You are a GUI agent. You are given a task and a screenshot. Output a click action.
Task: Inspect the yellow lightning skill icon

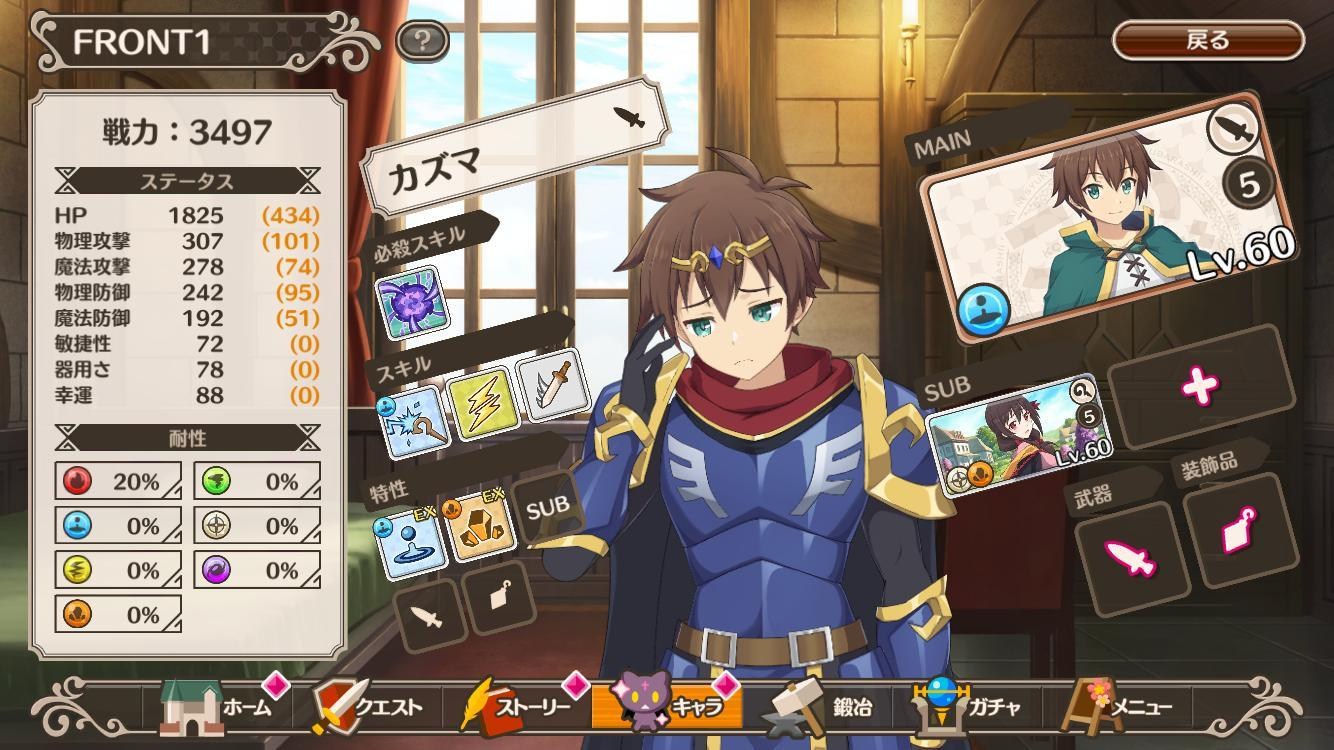click(482, 404)
